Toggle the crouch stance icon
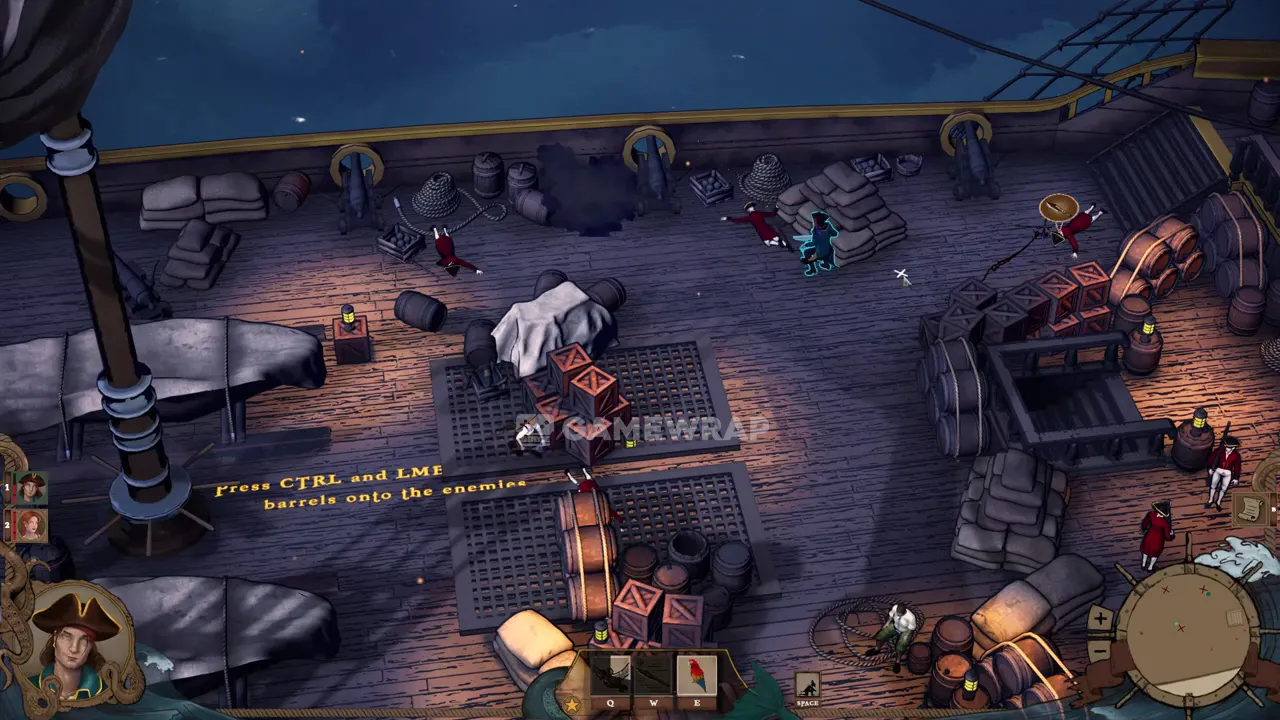 (807, 685)
